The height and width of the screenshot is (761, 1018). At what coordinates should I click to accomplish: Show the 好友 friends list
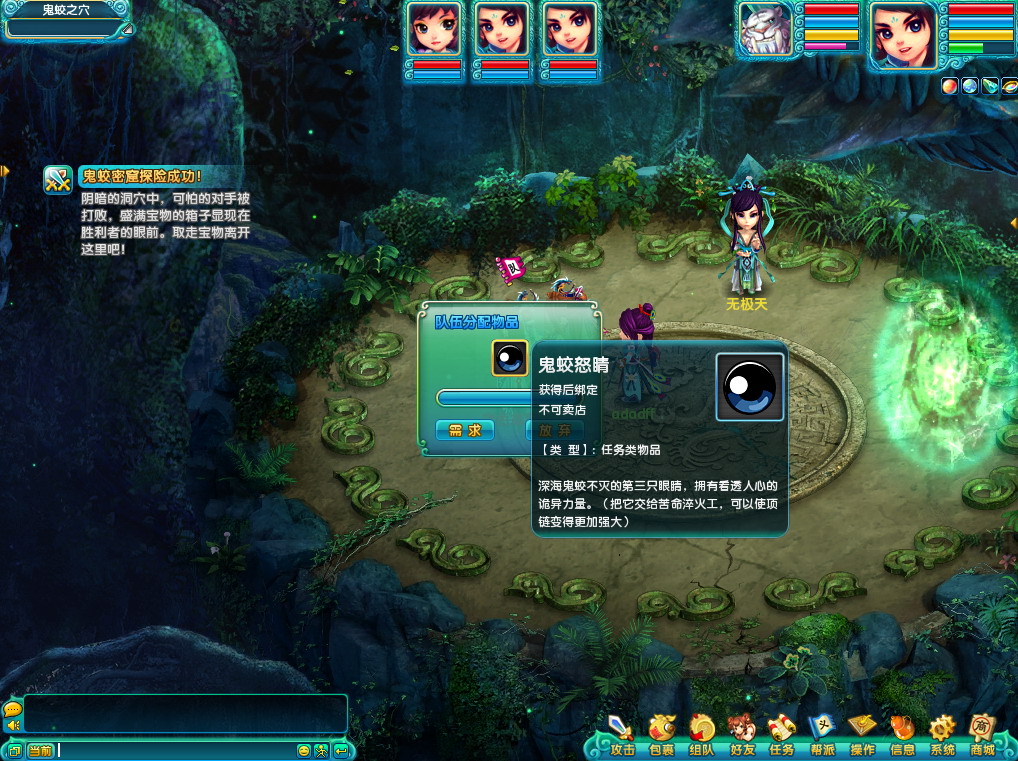coord(742,736)
